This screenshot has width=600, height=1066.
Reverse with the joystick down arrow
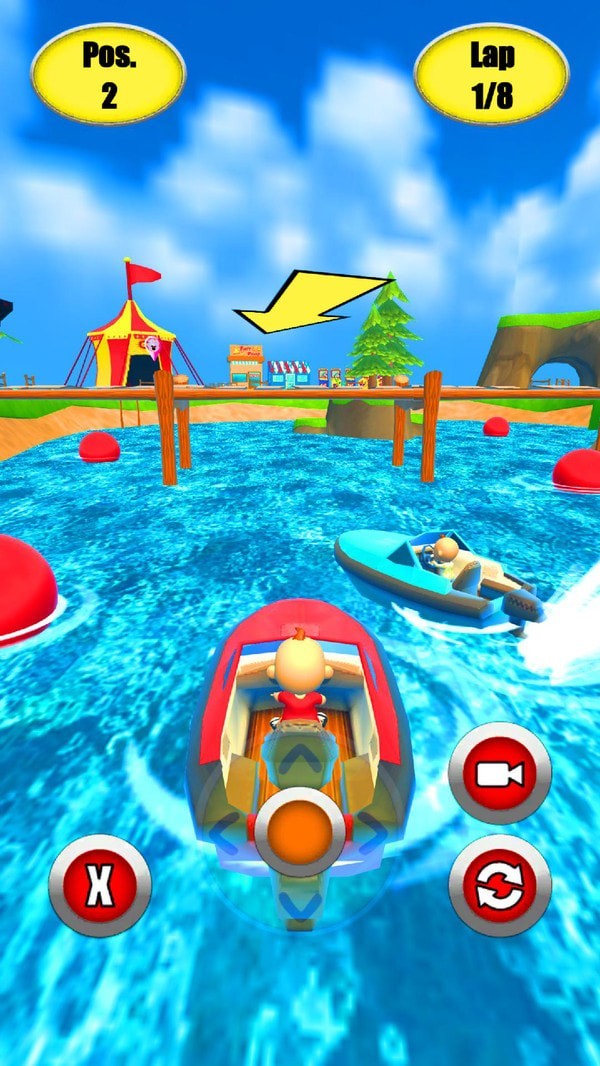300,903
